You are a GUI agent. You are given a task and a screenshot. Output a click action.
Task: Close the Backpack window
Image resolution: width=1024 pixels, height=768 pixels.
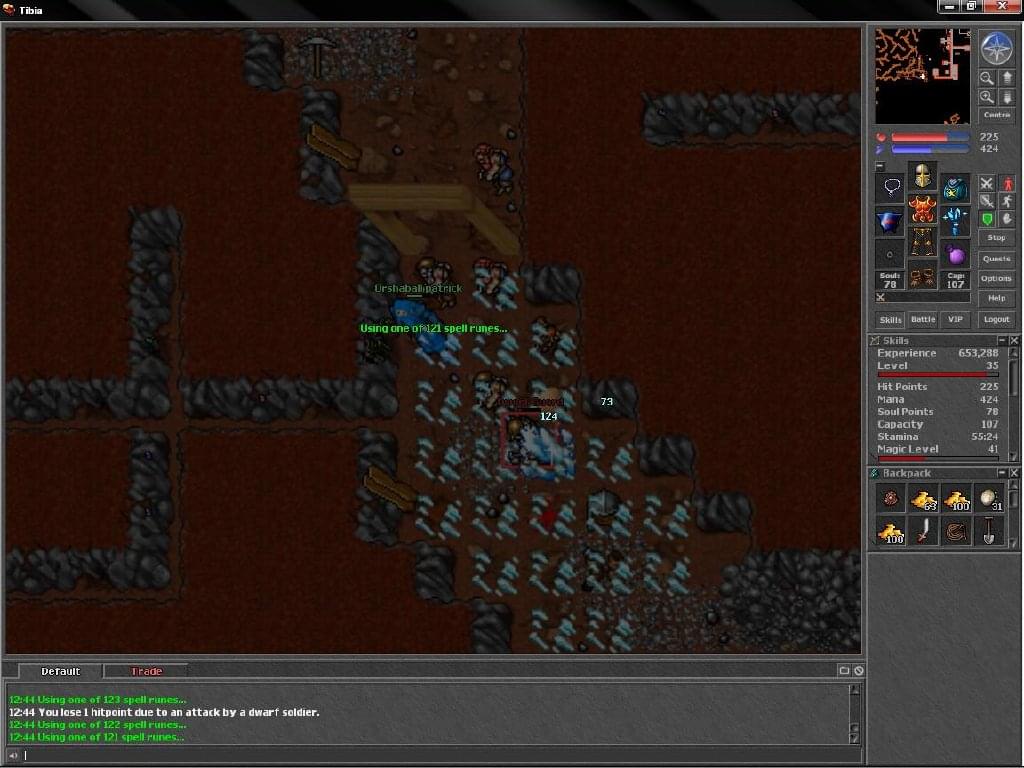pos(1013,473)
